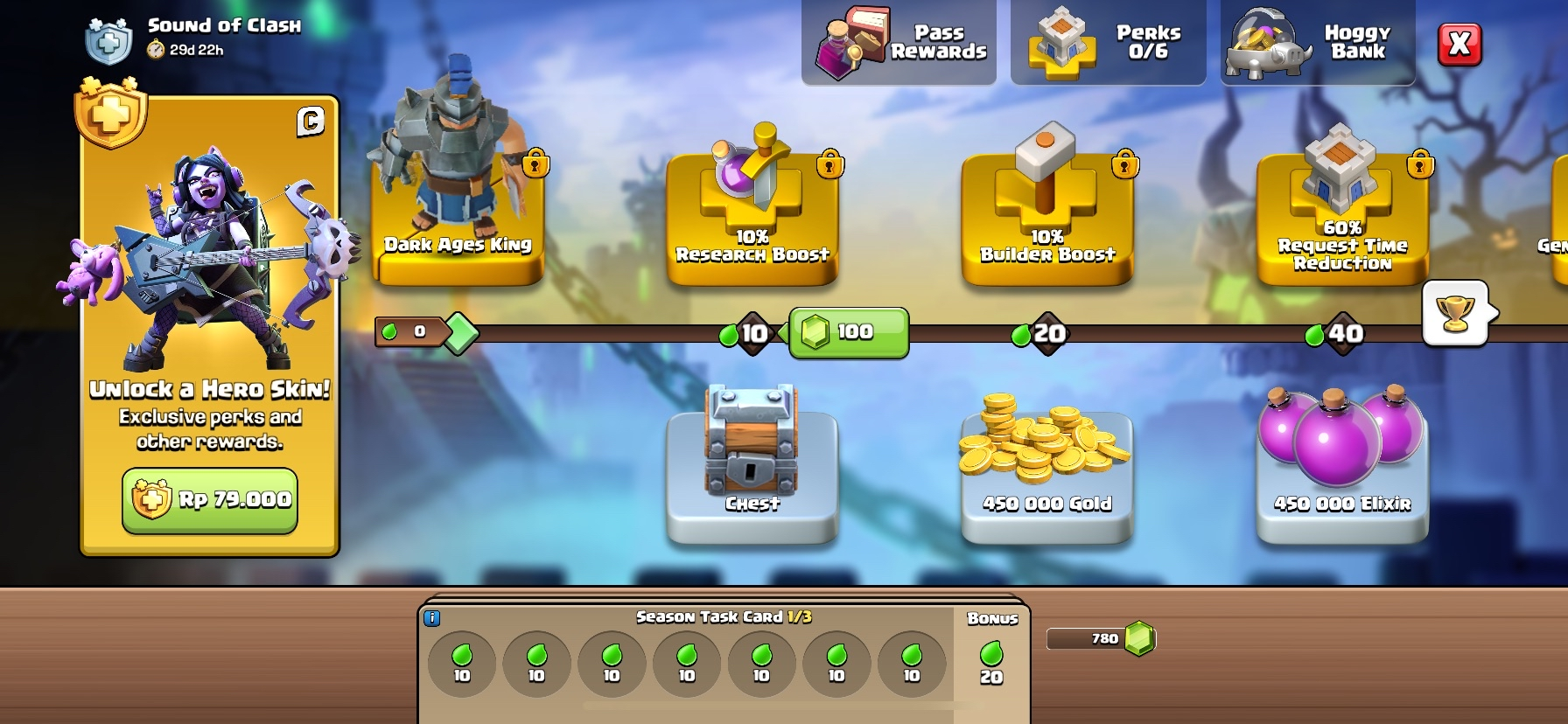1568x724 pixels.
Task: Tap the Bonus 20 points slot
Action: click(991, 663)
